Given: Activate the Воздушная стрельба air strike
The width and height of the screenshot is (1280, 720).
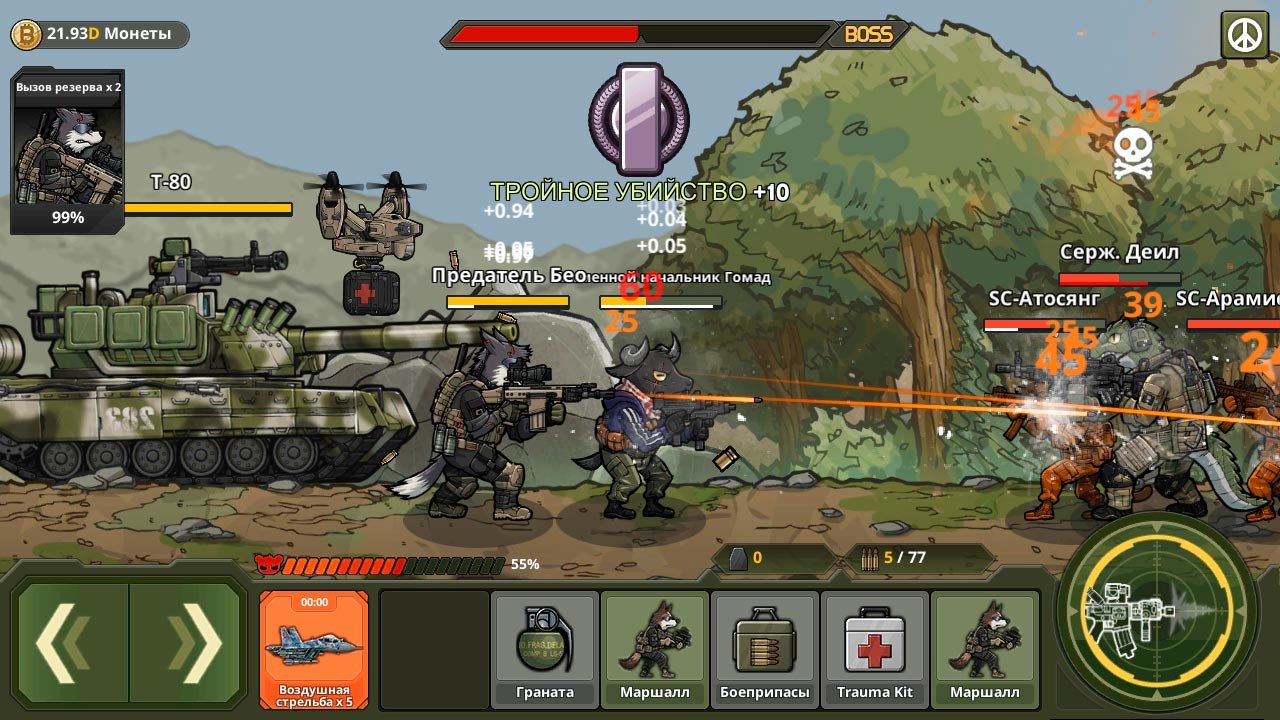Looking at the screenshot, I should [x=314, y=648].
